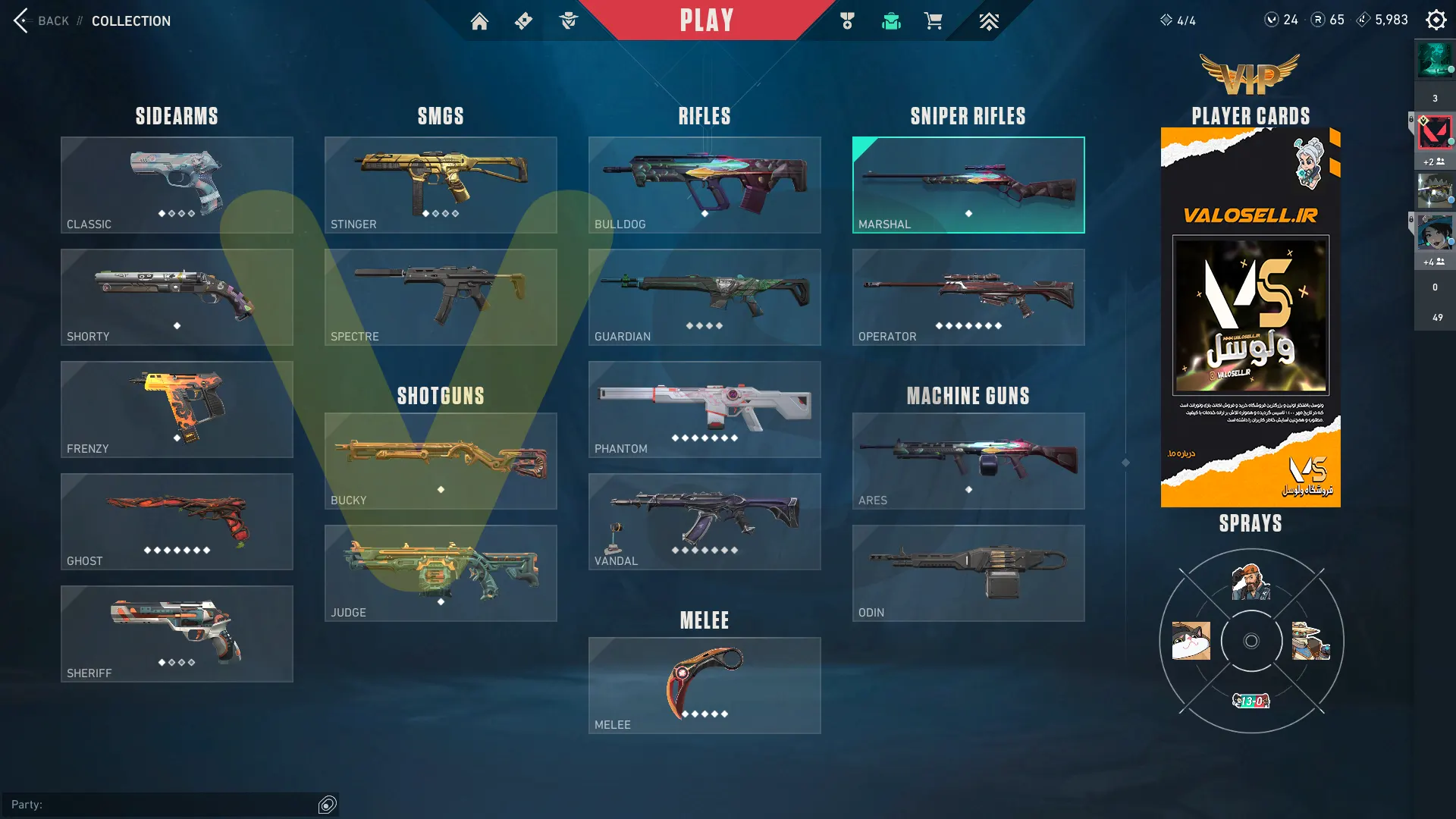Select the Bucky shotgun slot

click(x=441, y=461)
